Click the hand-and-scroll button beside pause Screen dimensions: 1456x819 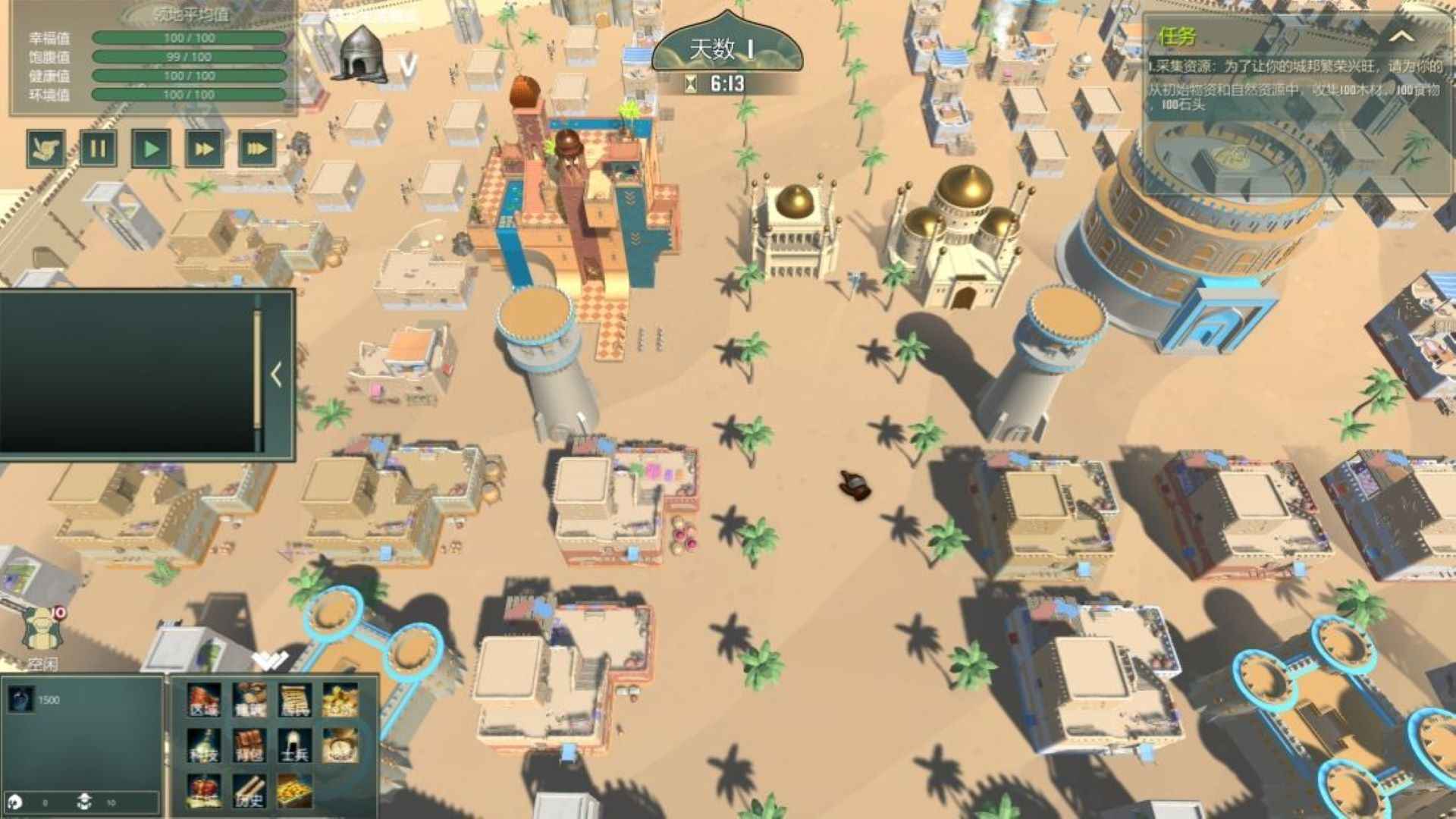45,149
